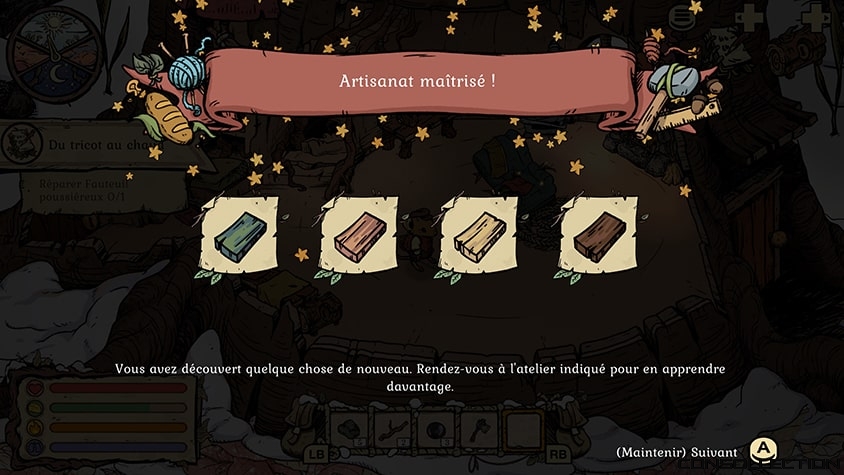Select the green plank recipe card

coord(239,236)
